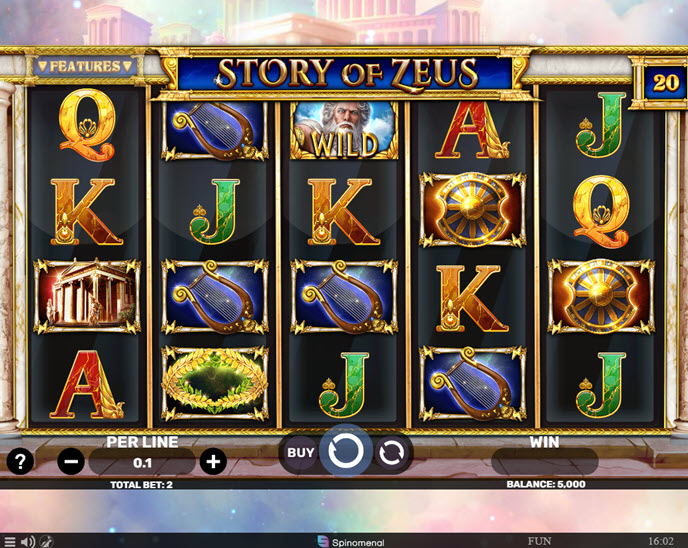688x548 pixels.
Task: Open the BUY feature option
Action: 301,452
